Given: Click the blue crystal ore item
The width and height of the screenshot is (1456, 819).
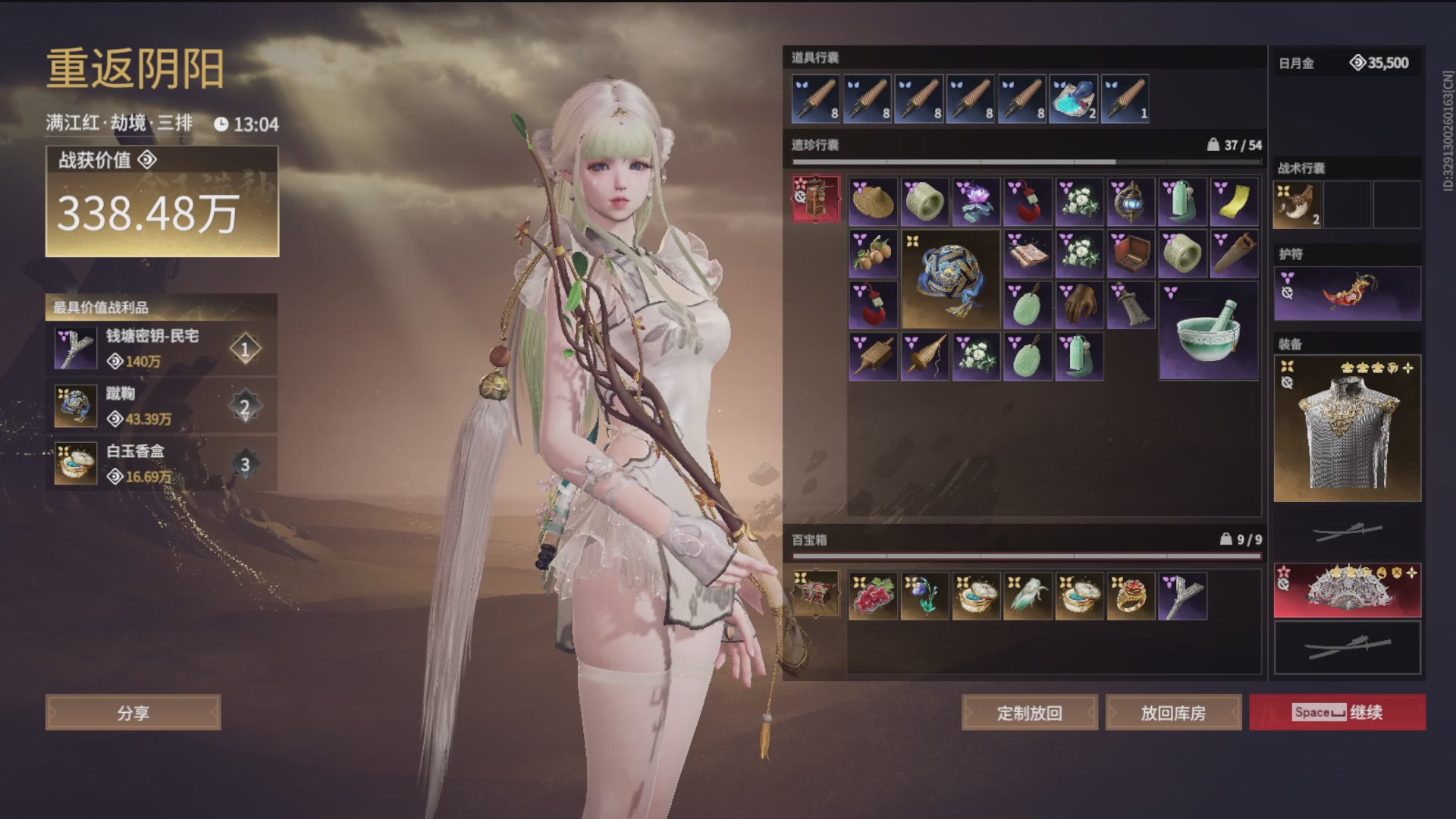Looking at the screenshot, I should 1073,99.
